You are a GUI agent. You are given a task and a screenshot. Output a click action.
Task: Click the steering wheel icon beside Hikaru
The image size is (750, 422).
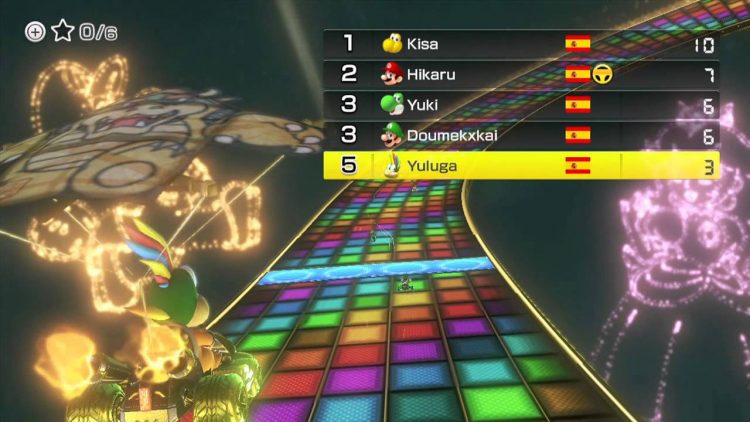(603, 74)
